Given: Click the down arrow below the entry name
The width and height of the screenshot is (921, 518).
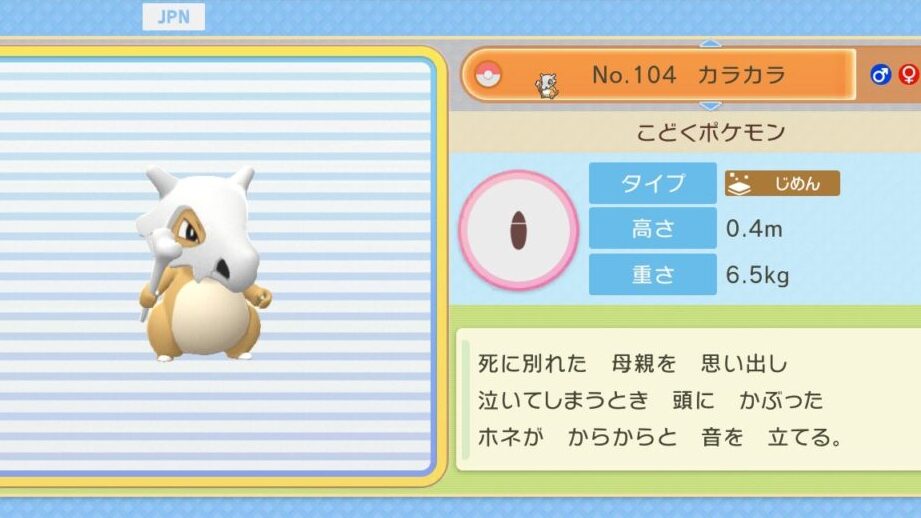Looking at the screenshot, I should click(709, 105).
